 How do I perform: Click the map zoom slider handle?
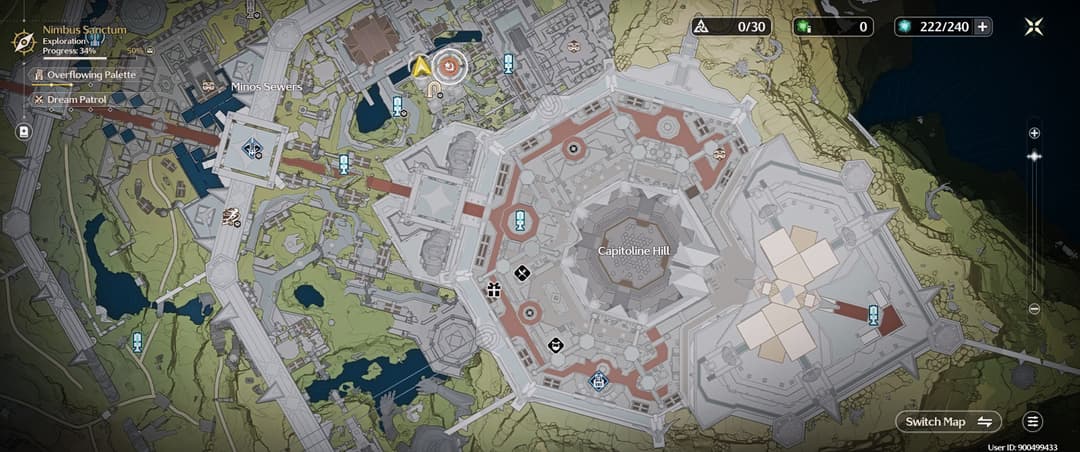click(1034, 156)
